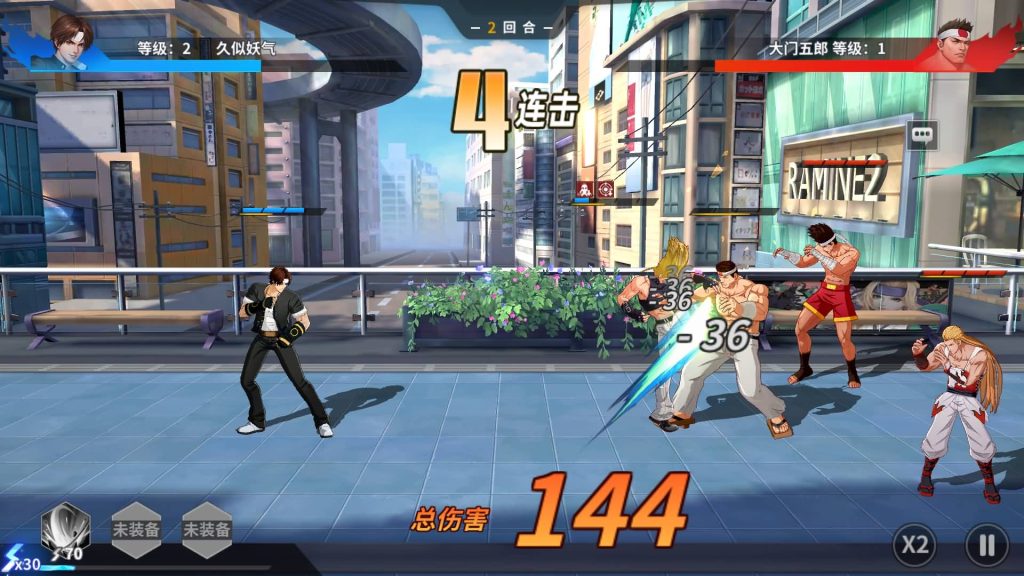
Task: Open the chat speech bubble icon
Action: point(922,134)
